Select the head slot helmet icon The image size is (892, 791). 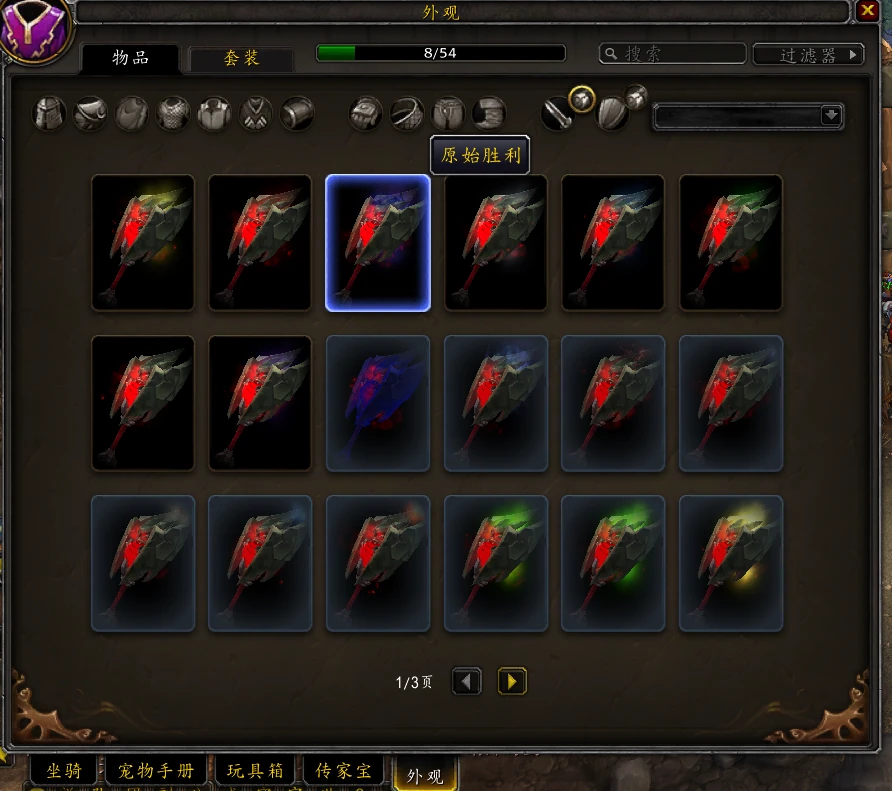[x=49, y=113]
